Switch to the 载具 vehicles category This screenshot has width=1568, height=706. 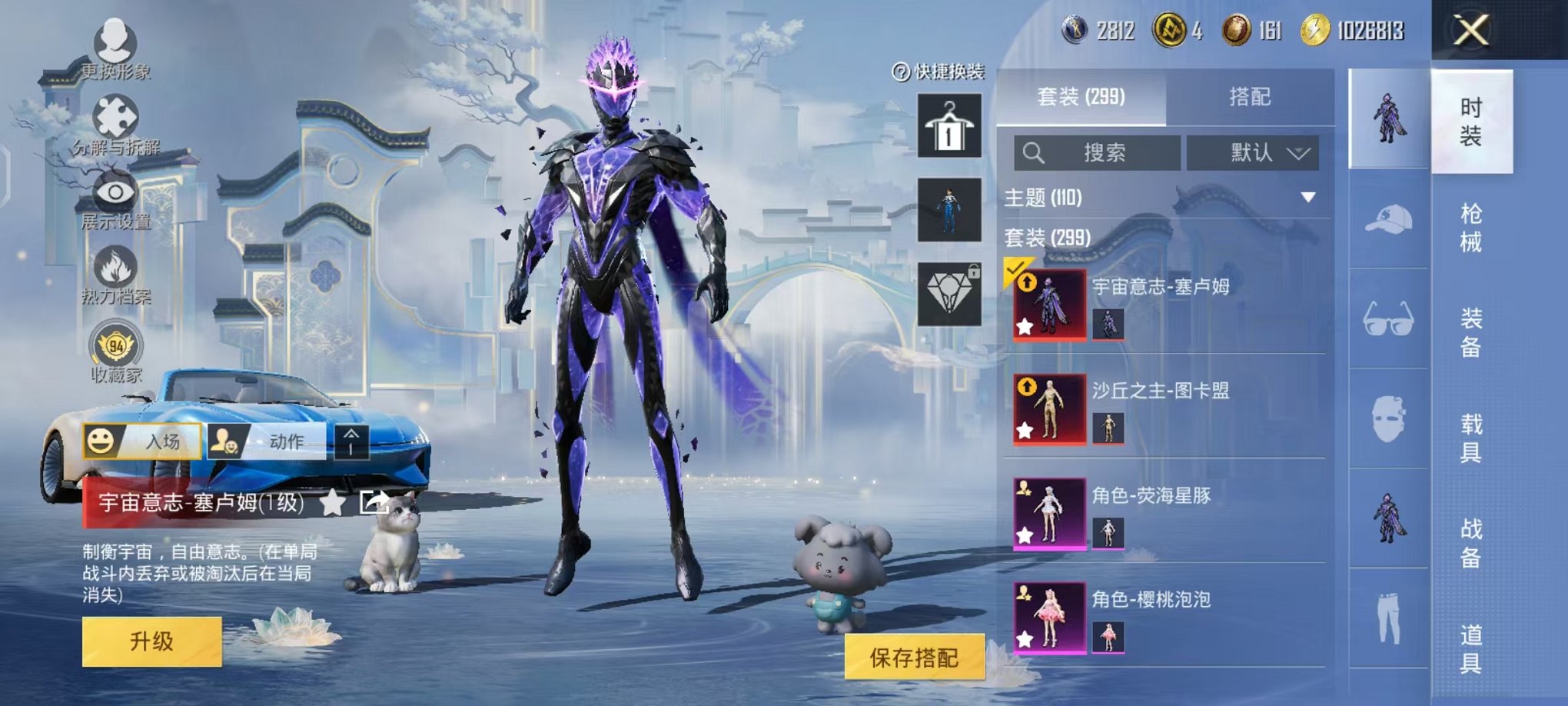tap(1470, 438)
